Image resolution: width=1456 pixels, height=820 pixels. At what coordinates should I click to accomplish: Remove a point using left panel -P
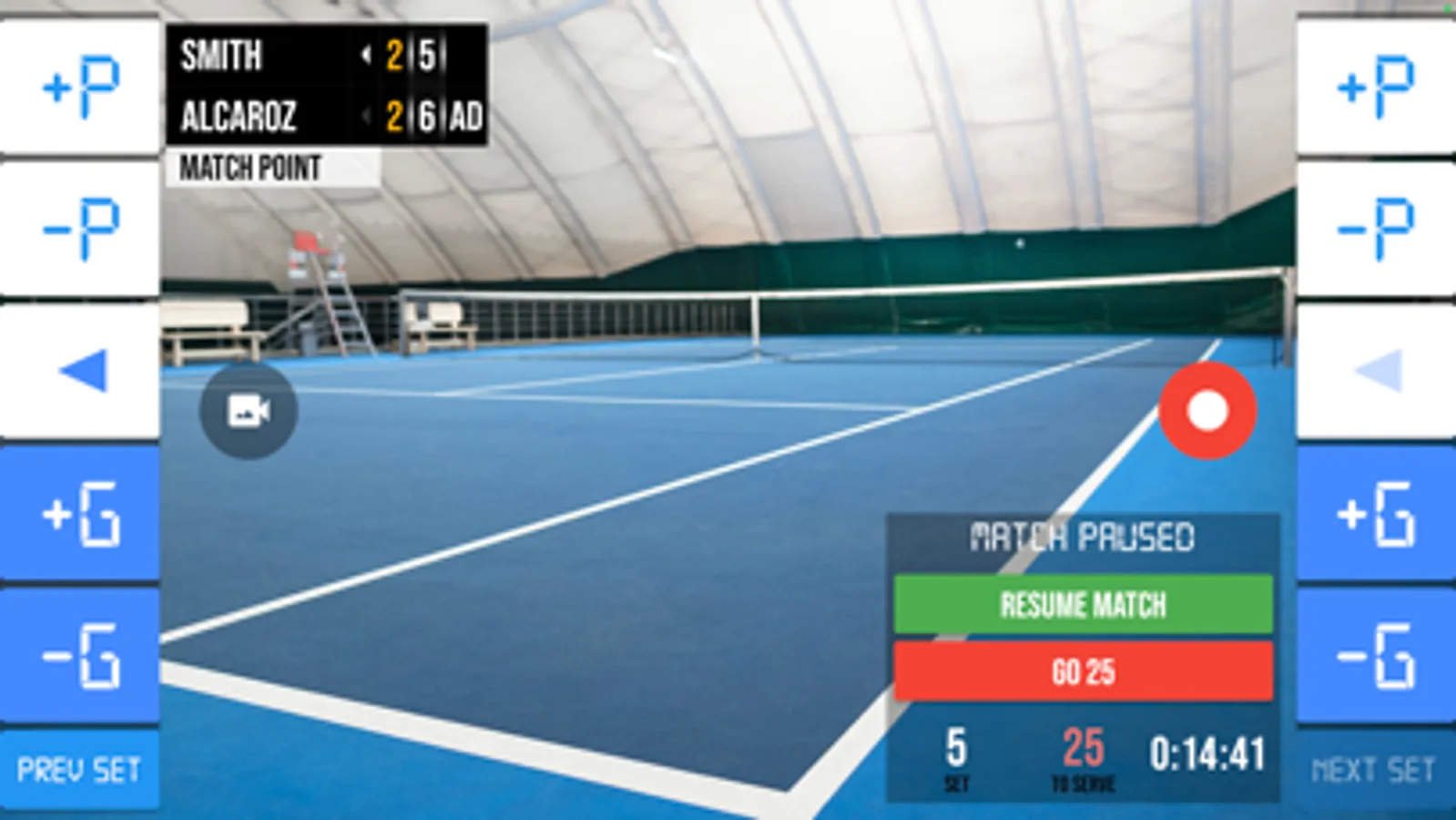click(80, 229)
